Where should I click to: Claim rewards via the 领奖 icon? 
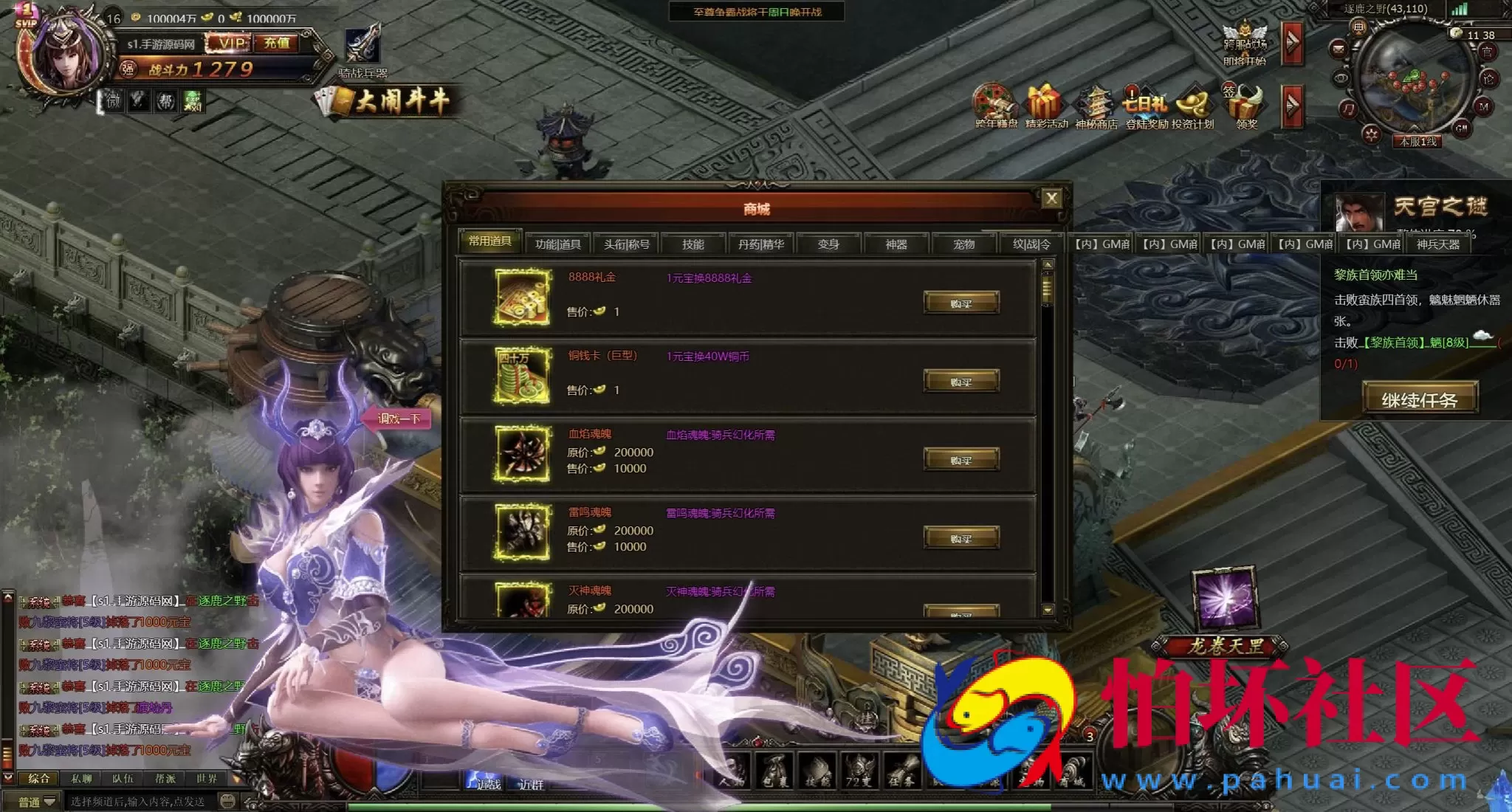1246,107
